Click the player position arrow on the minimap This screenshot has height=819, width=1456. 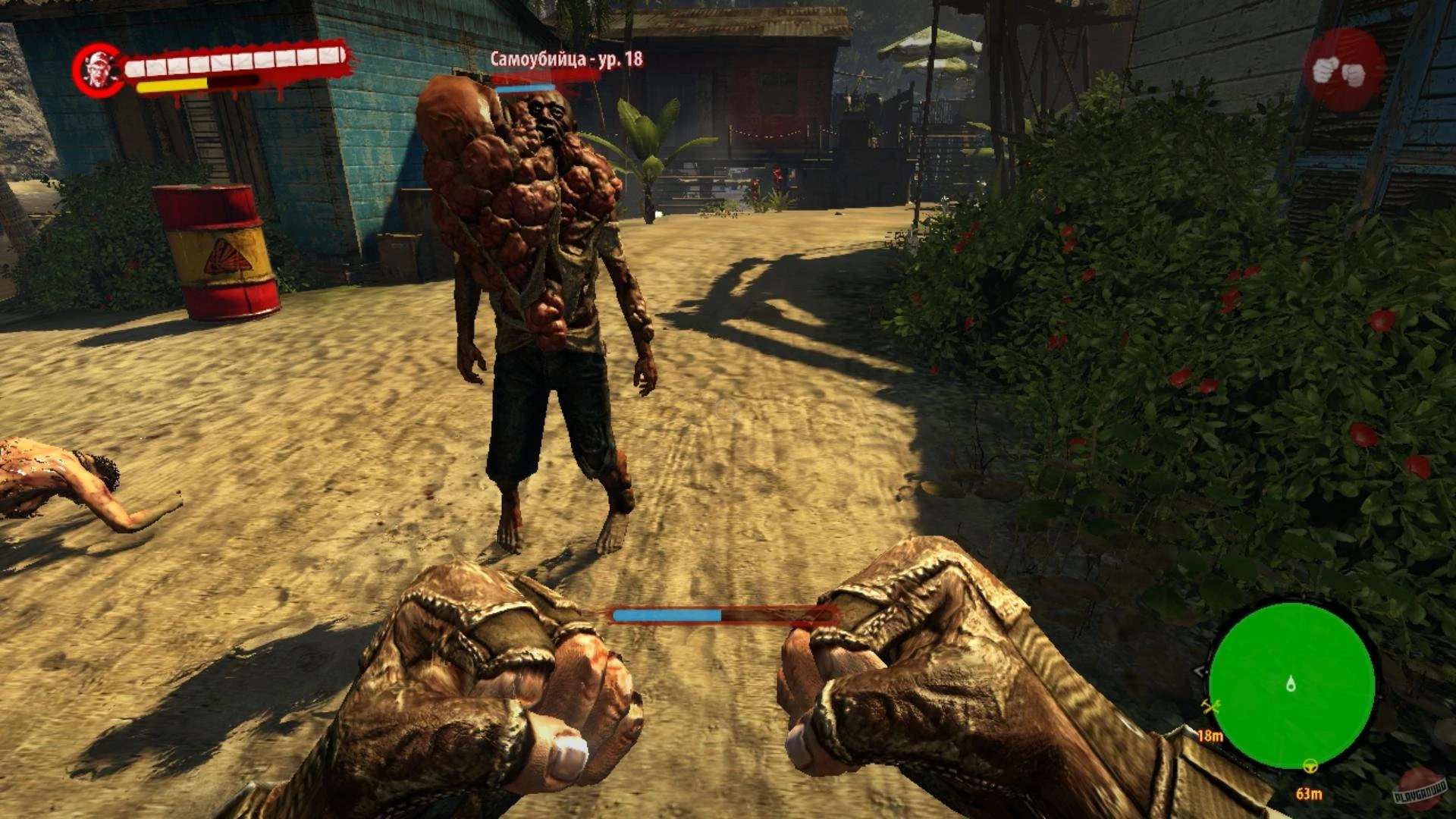coord(1291,683)
